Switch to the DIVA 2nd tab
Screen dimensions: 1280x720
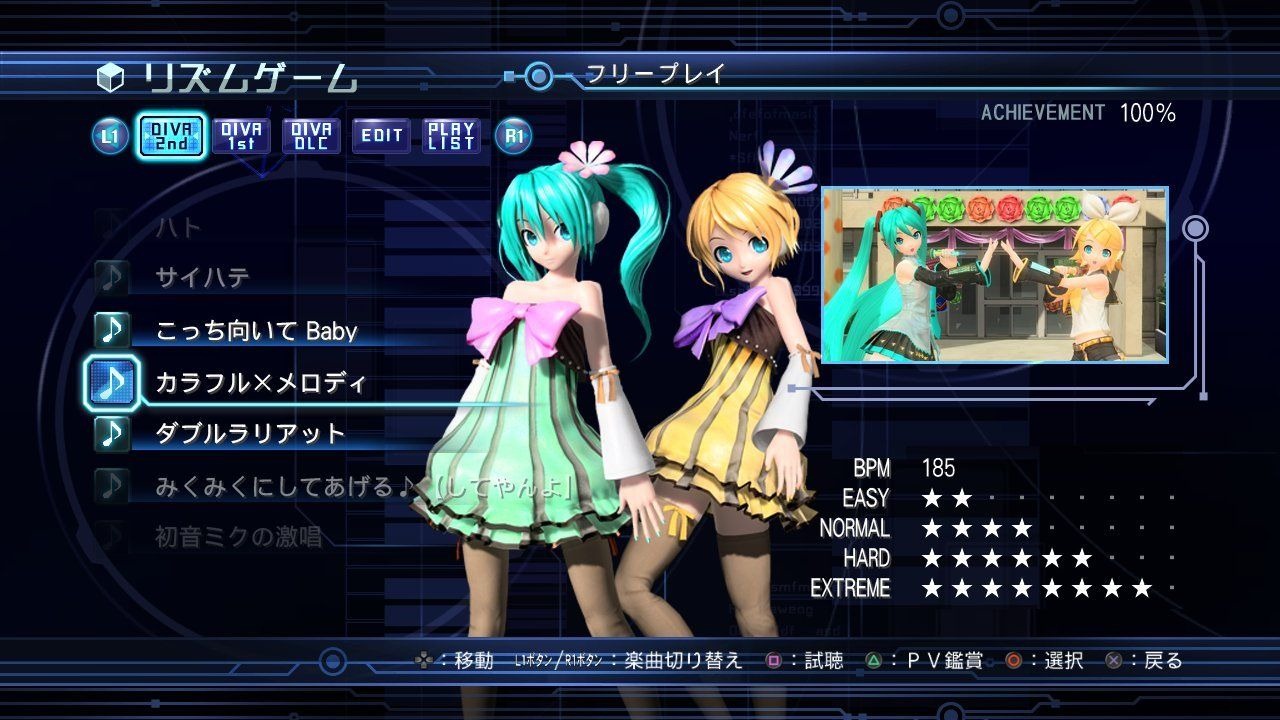click(x=171, y=136)
